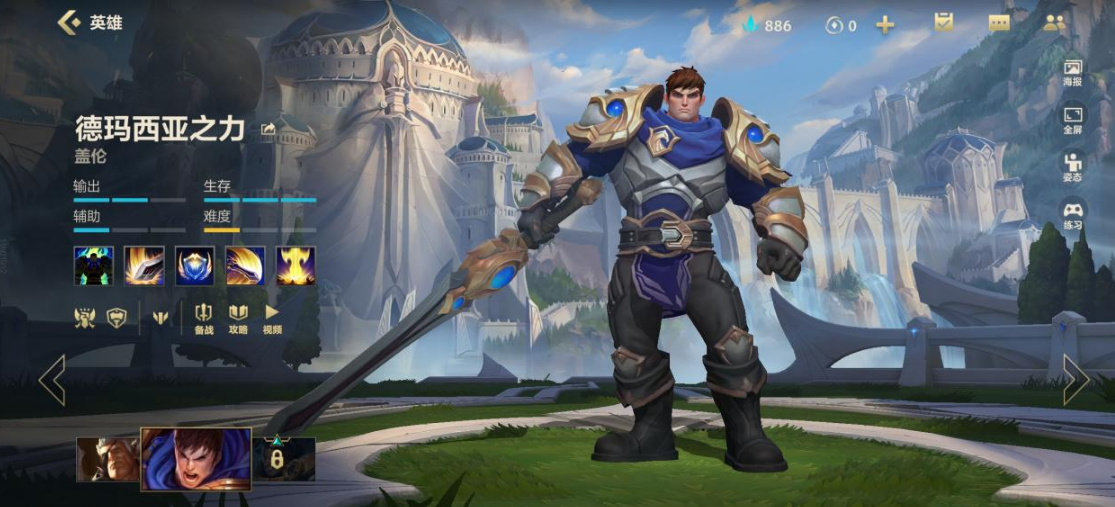The width and height of the screenshot is (1115, 507).
Task: Choose the locked skin thumbnail
Action: coord(284,458)
